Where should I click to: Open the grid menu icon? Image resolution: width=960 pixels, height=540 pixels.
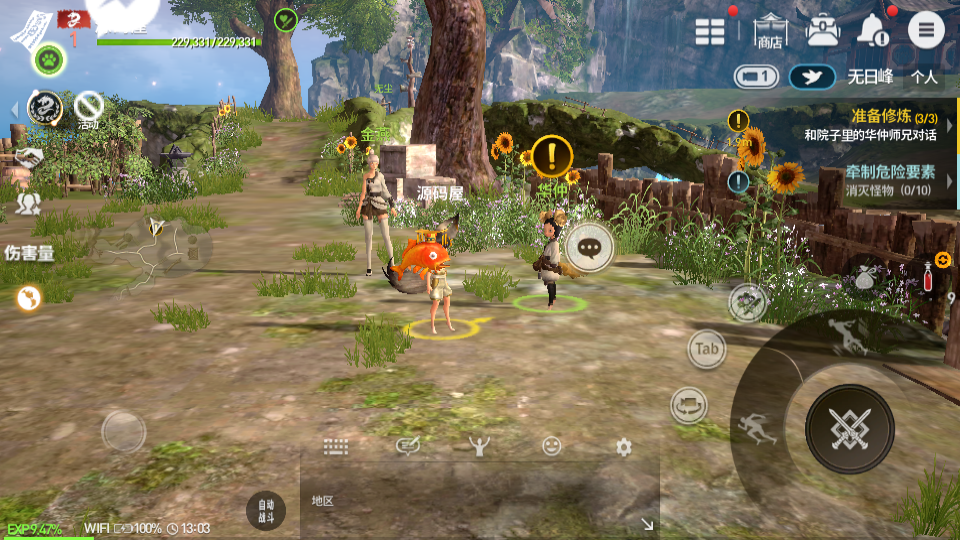tap(710, 31)
